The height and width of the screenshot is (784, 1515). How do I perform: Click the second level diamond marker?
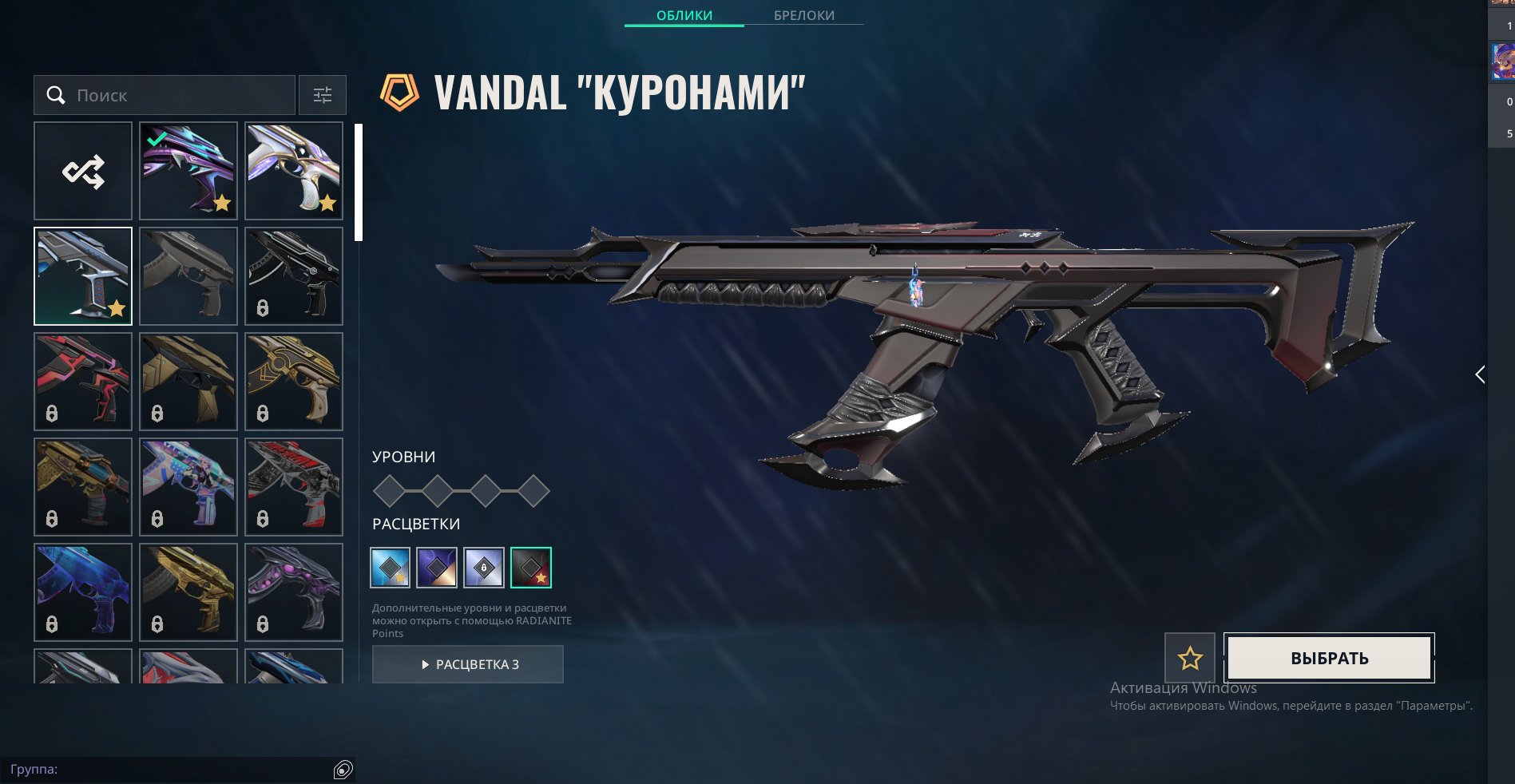[x=436, y=492]
